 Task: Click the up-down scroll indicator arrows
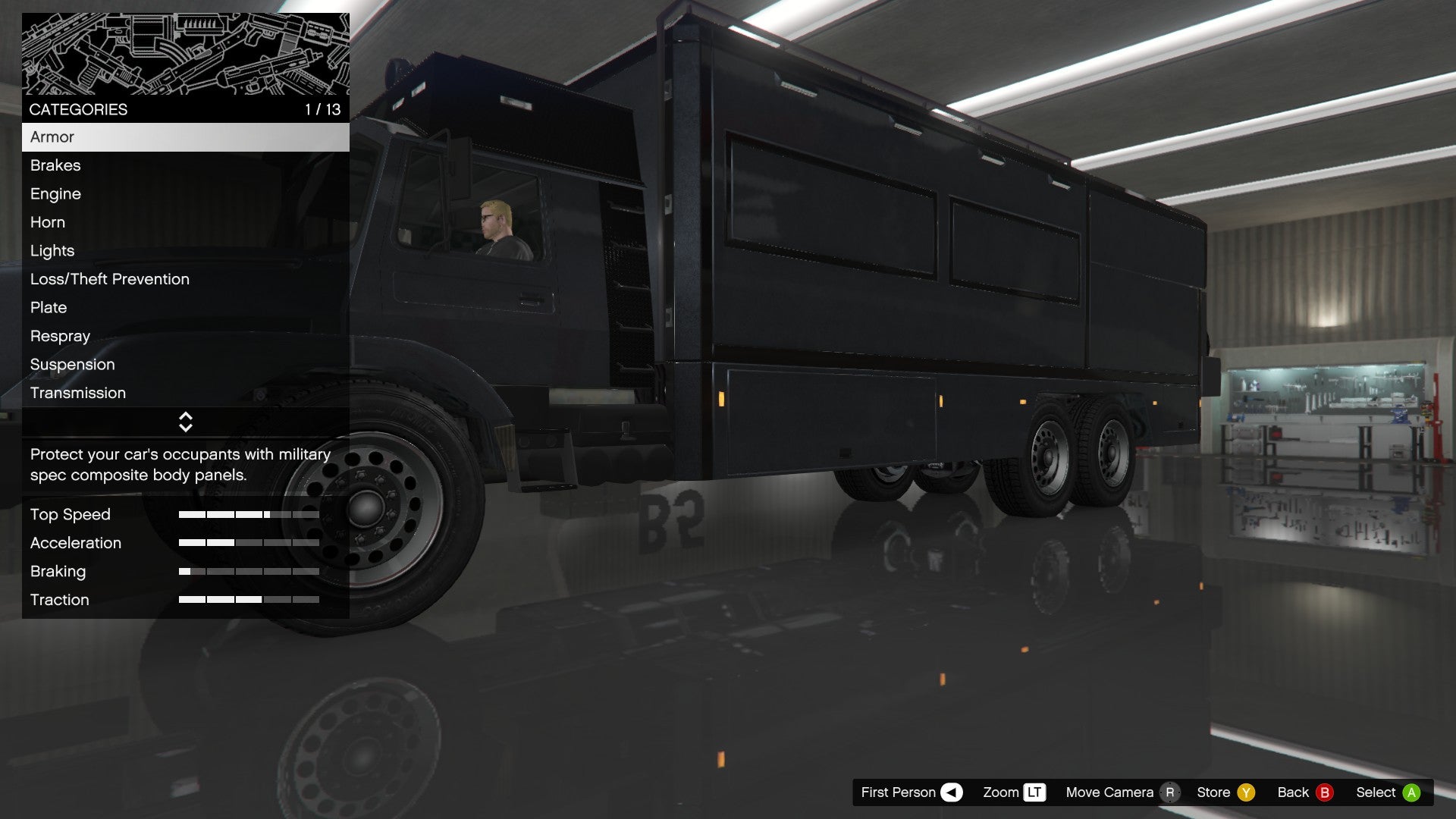pos(186,422)
